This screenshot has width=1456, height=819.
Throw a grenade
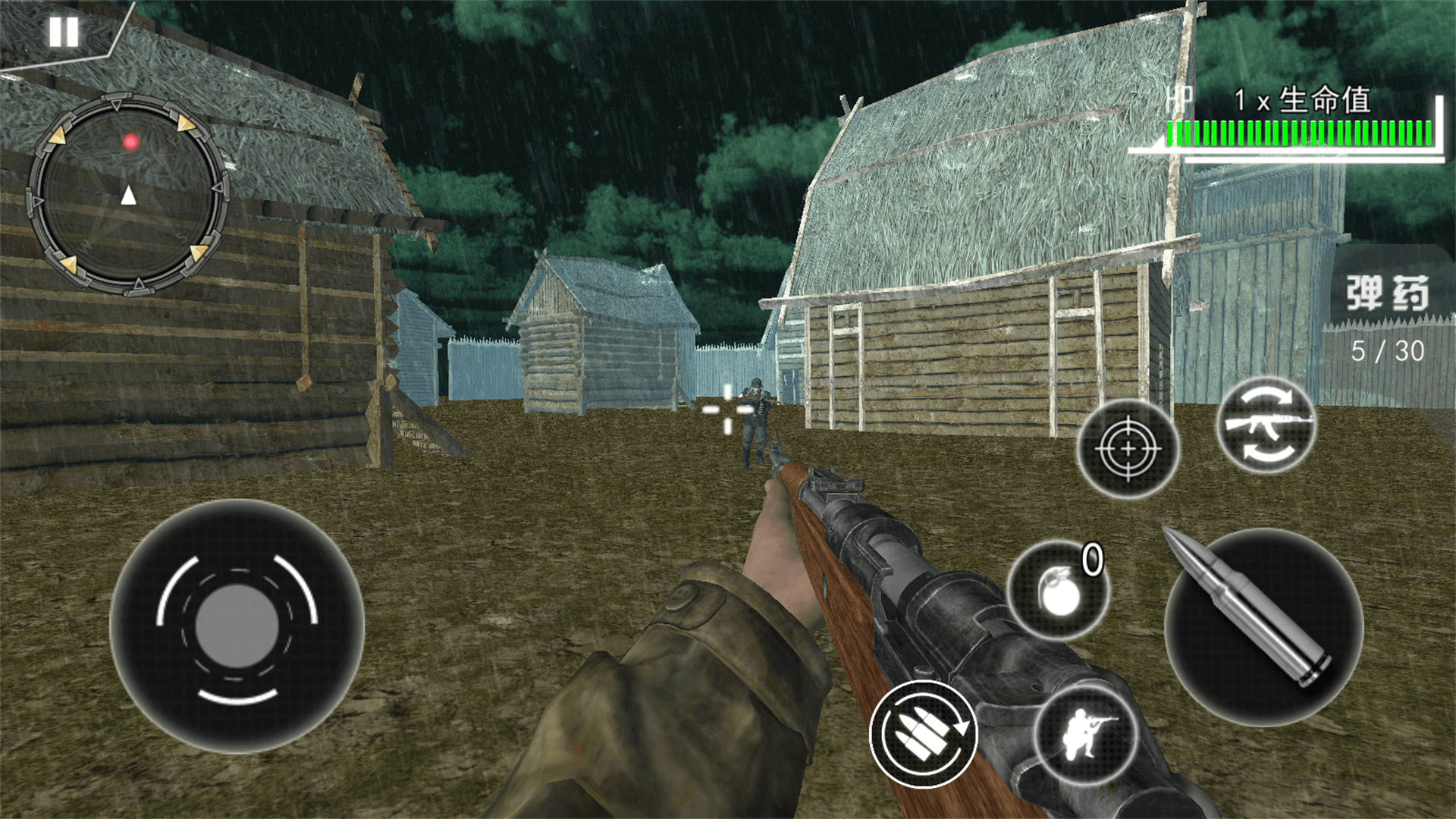coord(1059,591)
